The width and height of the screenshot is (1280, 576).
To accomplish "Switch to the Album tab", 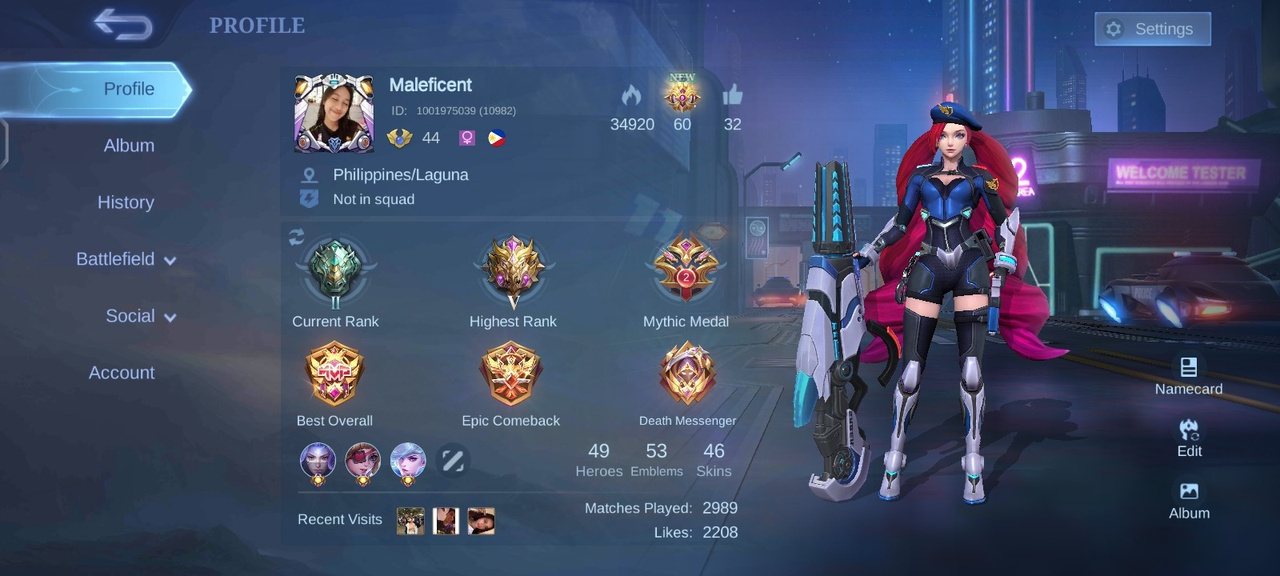I will [129, 145].
